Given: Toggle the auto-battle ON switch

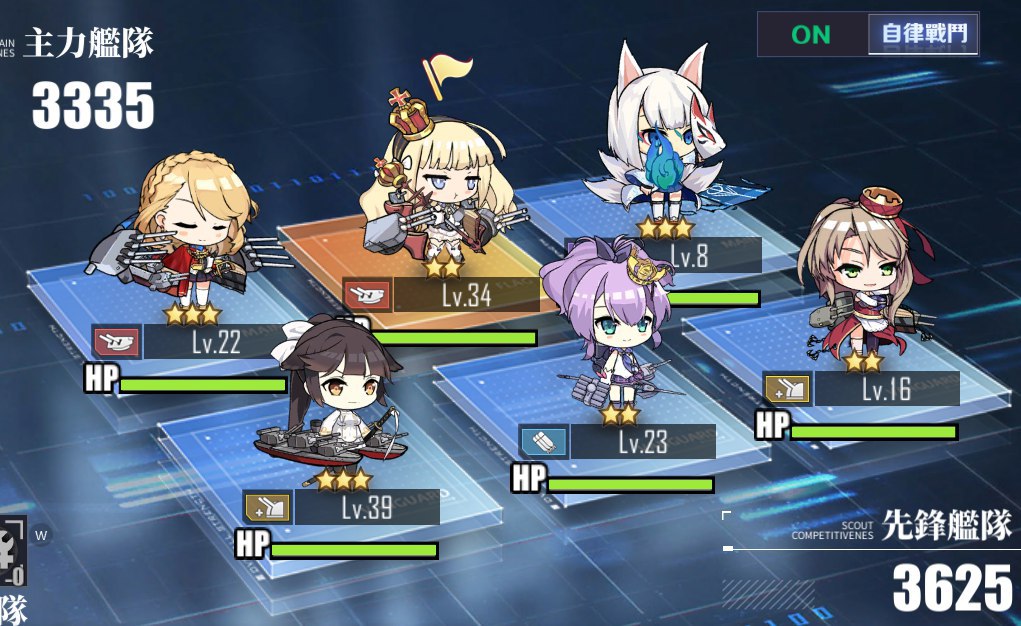Looking at the screenshot, I should point(811,34).
